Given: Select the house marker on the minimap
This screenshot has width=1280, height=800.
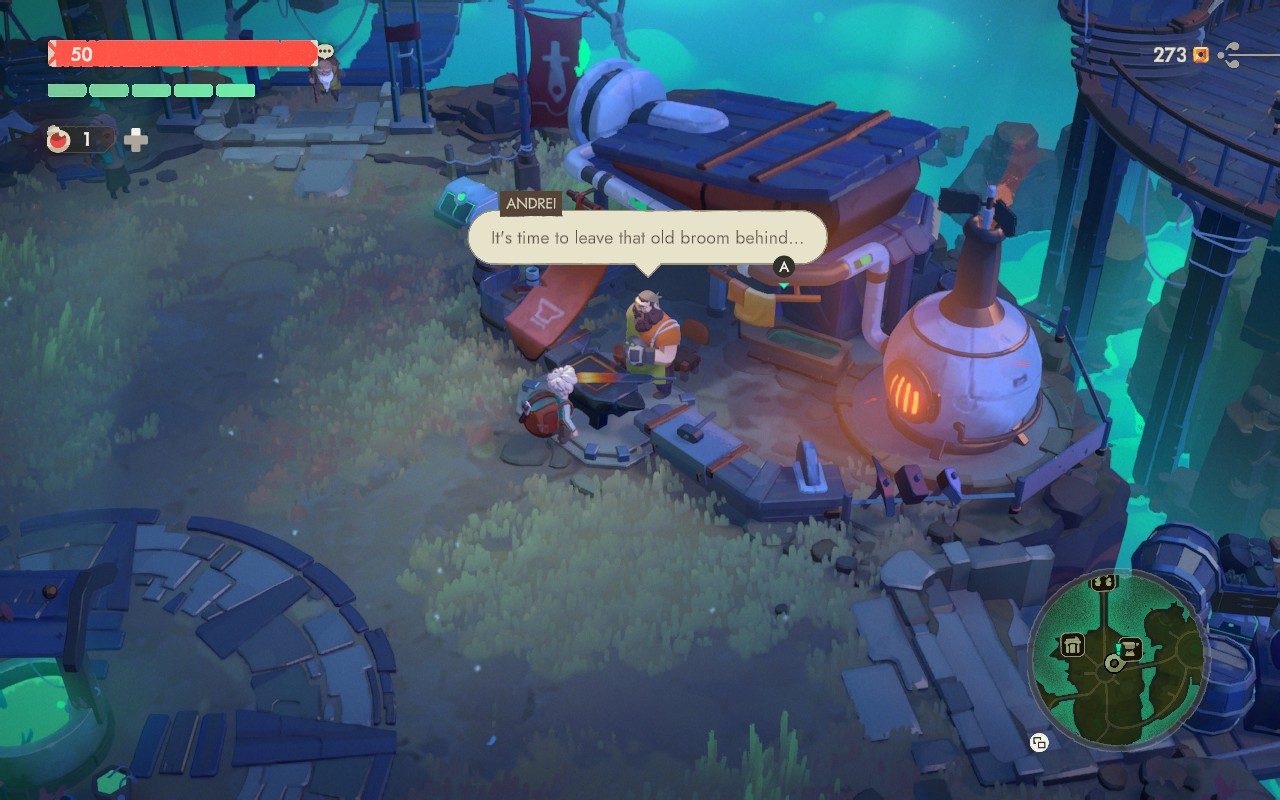Looking at the screenshot, I should pos(1073,644).
